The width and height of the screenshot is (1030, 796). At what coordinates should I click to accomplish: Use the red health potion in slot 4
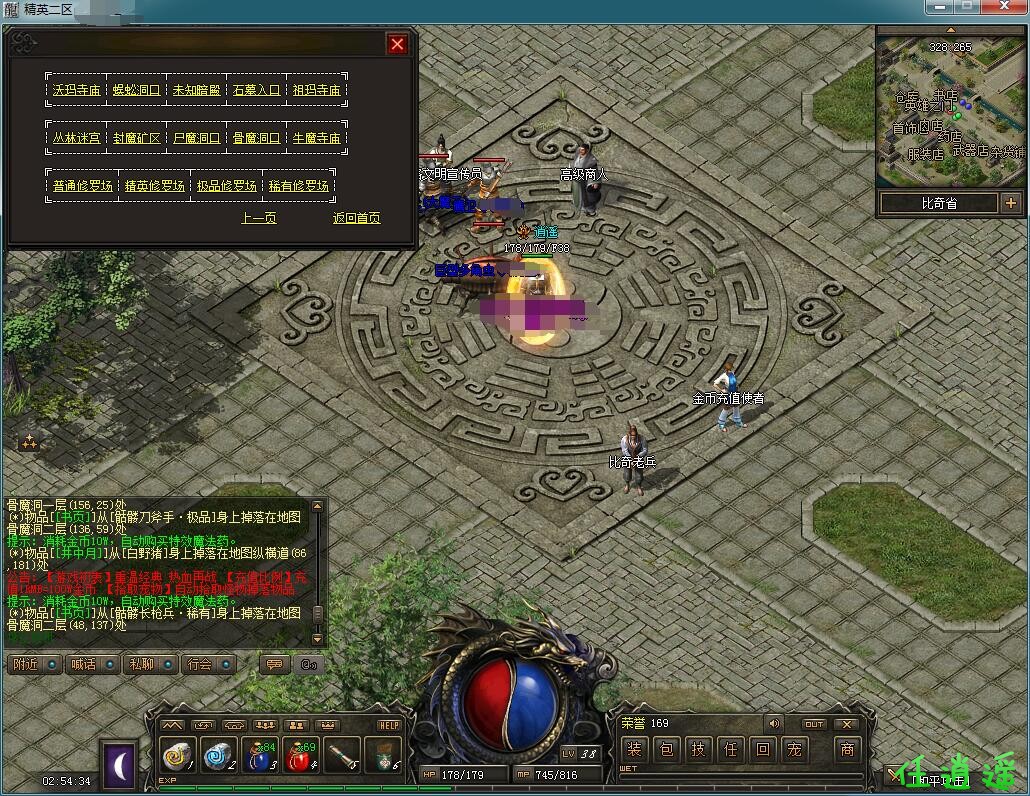301,756
